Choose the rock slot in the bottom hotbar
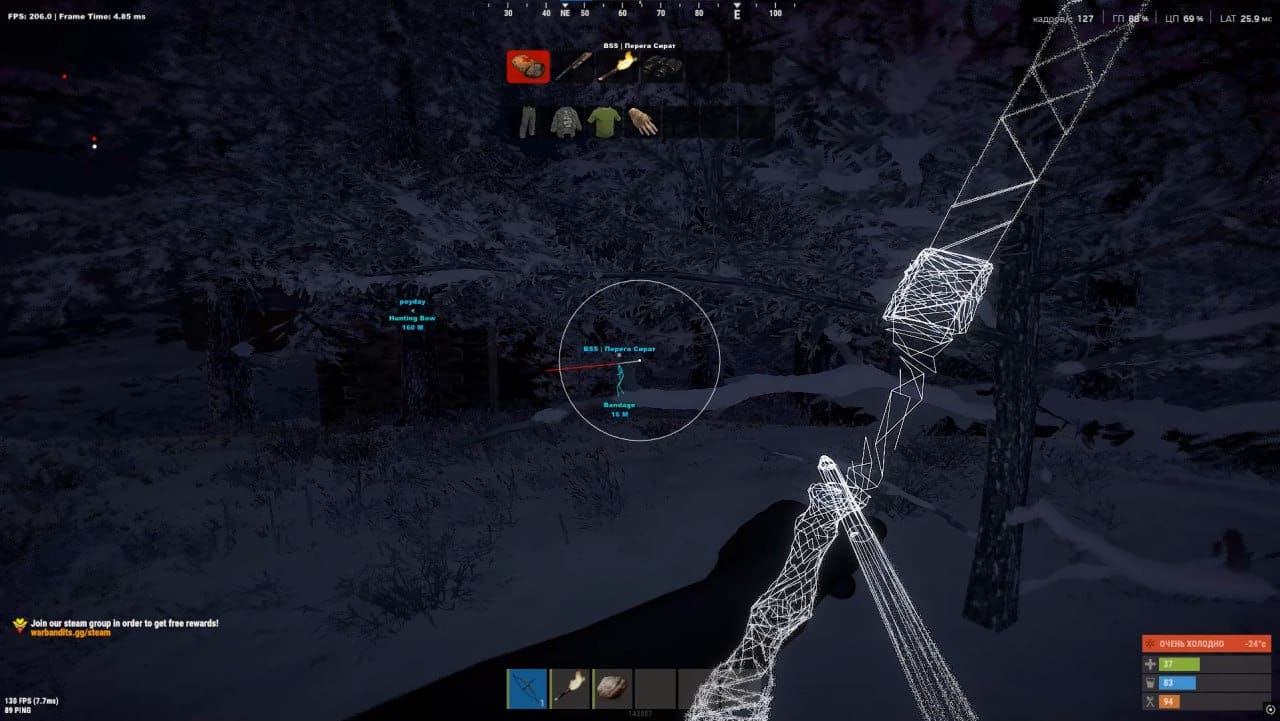 [x=613, y=688]
